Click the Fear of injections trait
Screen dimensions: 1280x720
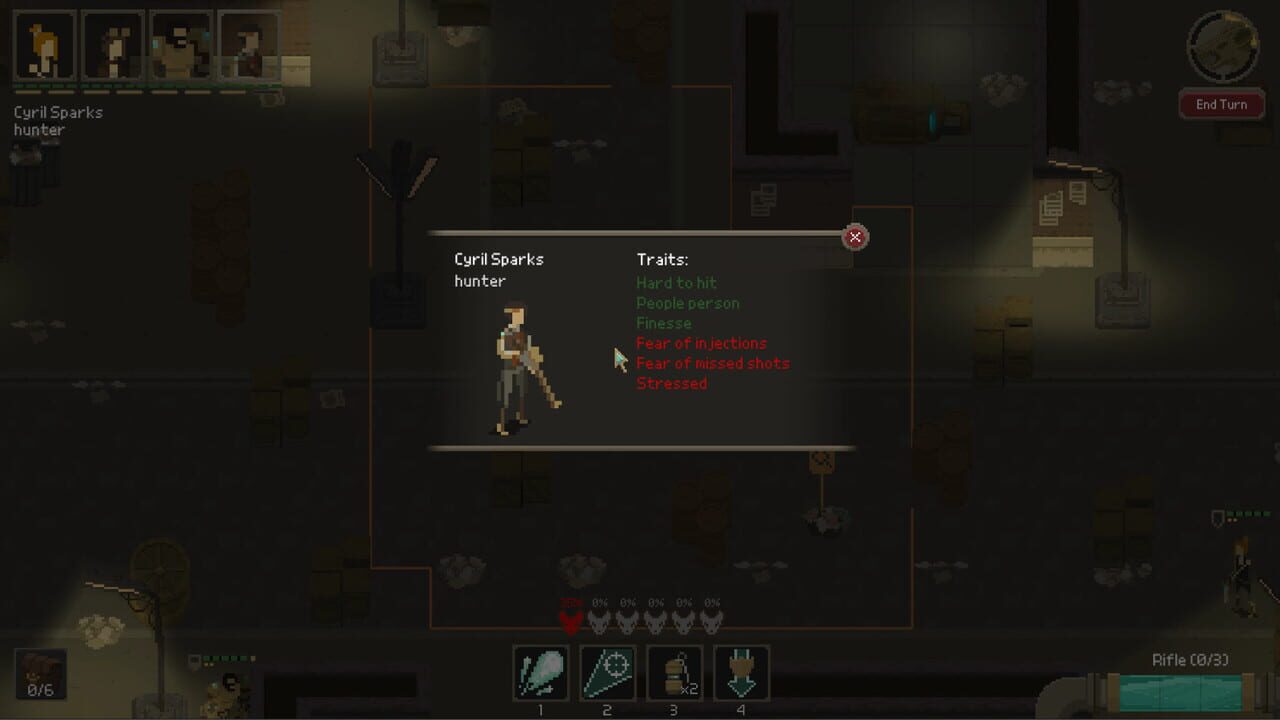tap(702, 343)
